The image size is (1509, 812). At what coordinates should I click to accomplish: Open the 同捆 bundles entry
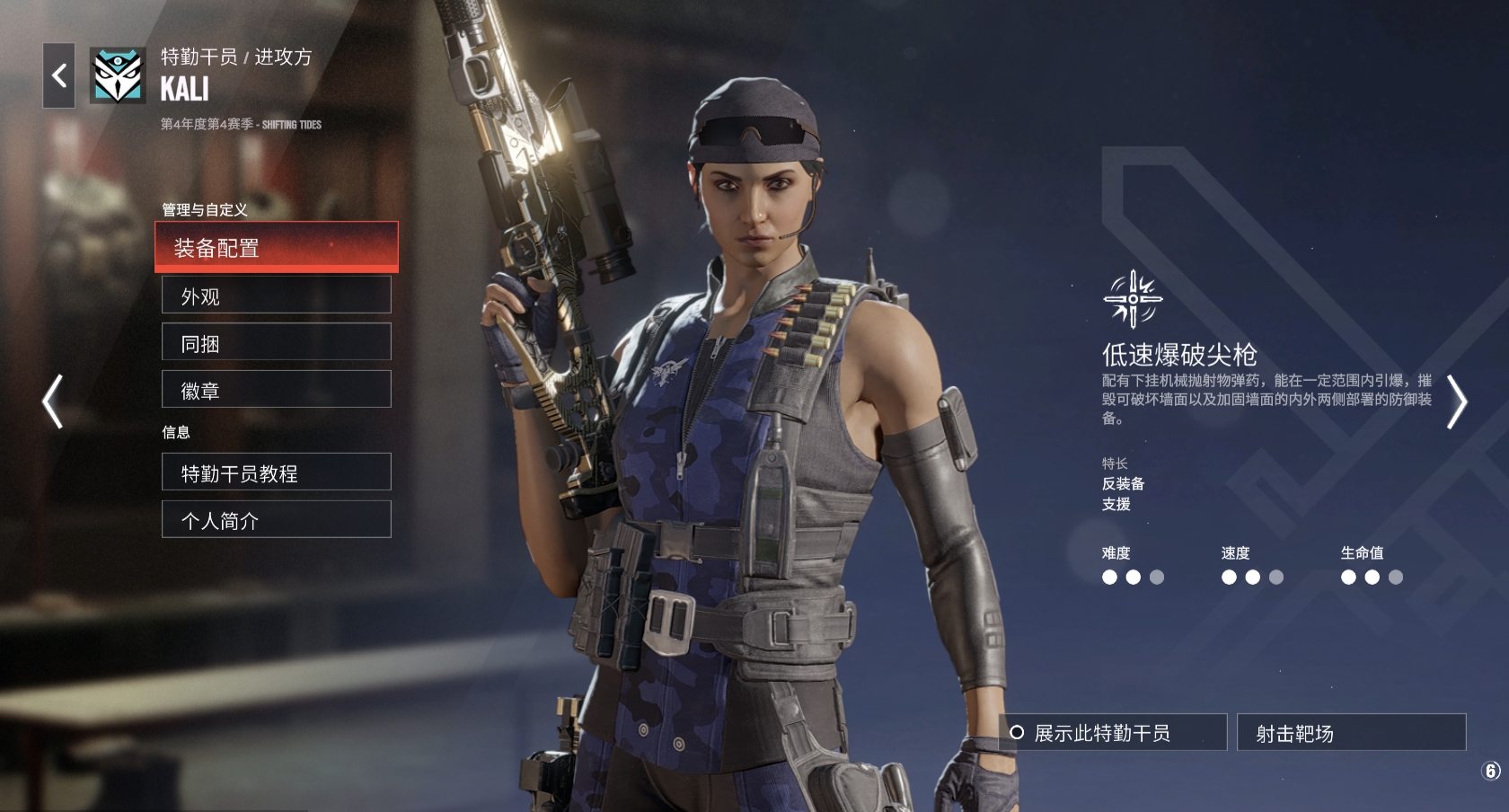coord(276,342)
